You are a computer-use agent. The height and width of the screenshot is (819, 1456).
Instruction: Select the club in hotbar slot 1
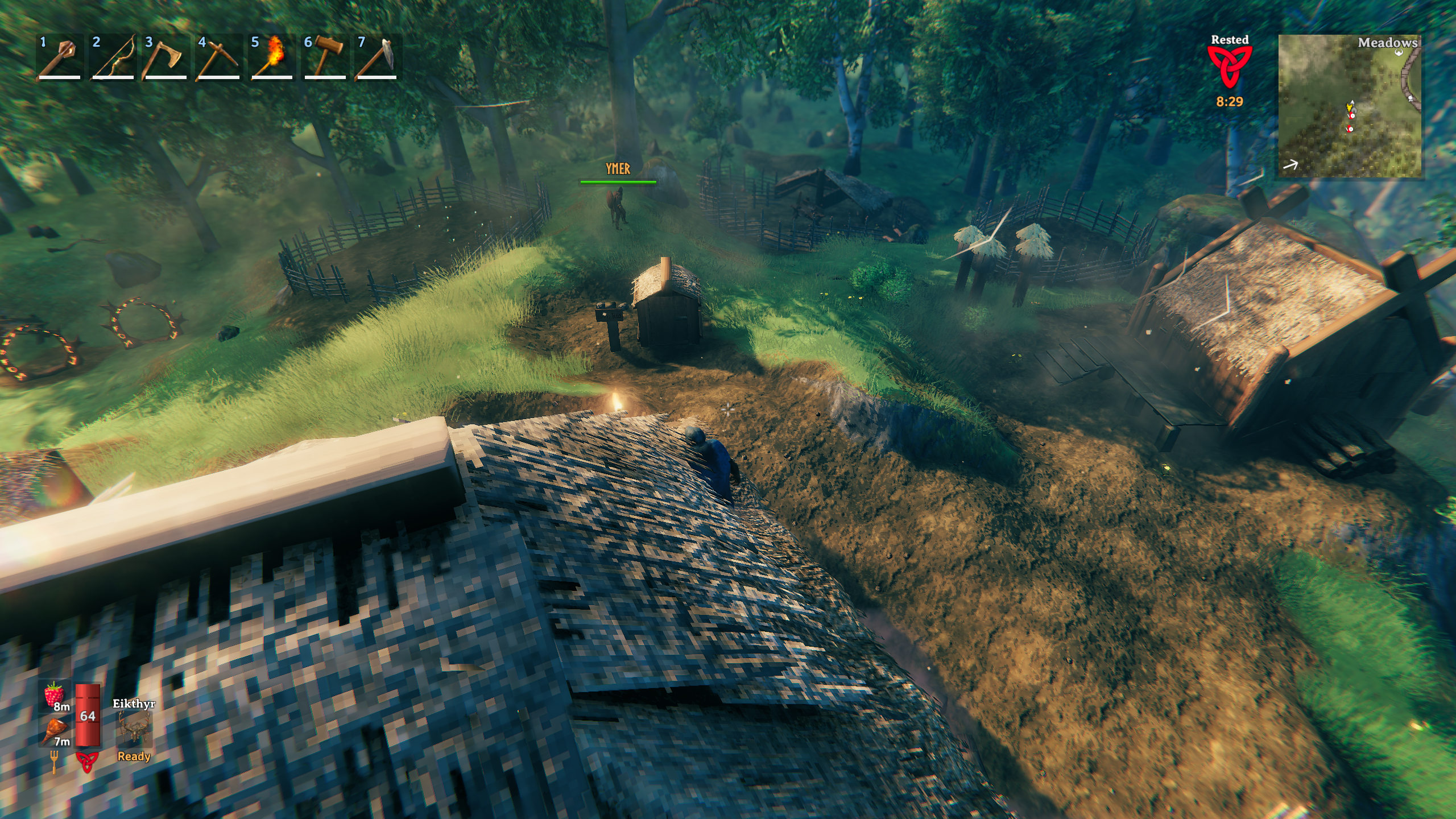[59, 57]
